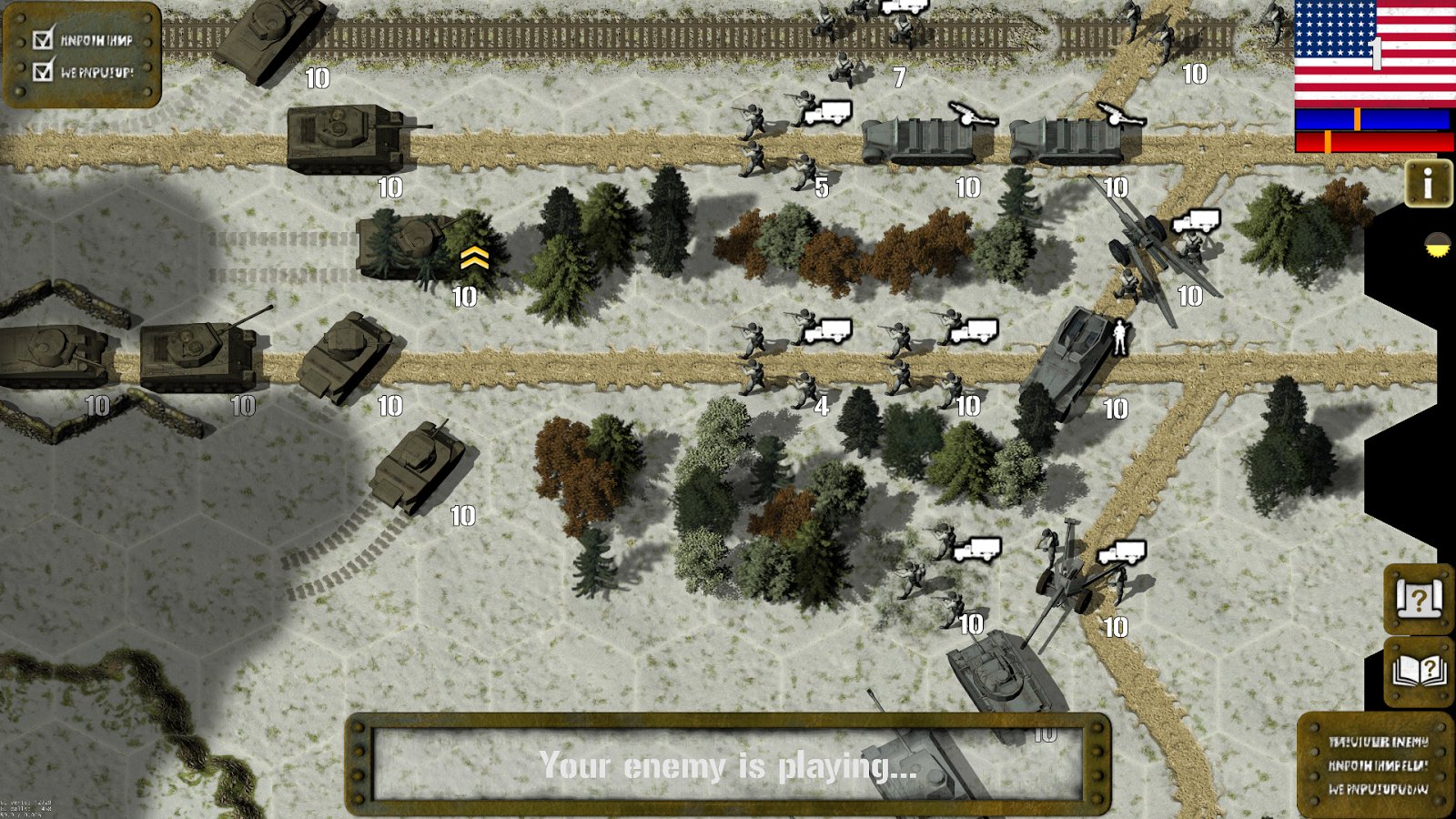The width and height of the screenshot is (1456, 819).
Task: Select the bottom text line in bottom-right panel
Action: point(1378,789)
